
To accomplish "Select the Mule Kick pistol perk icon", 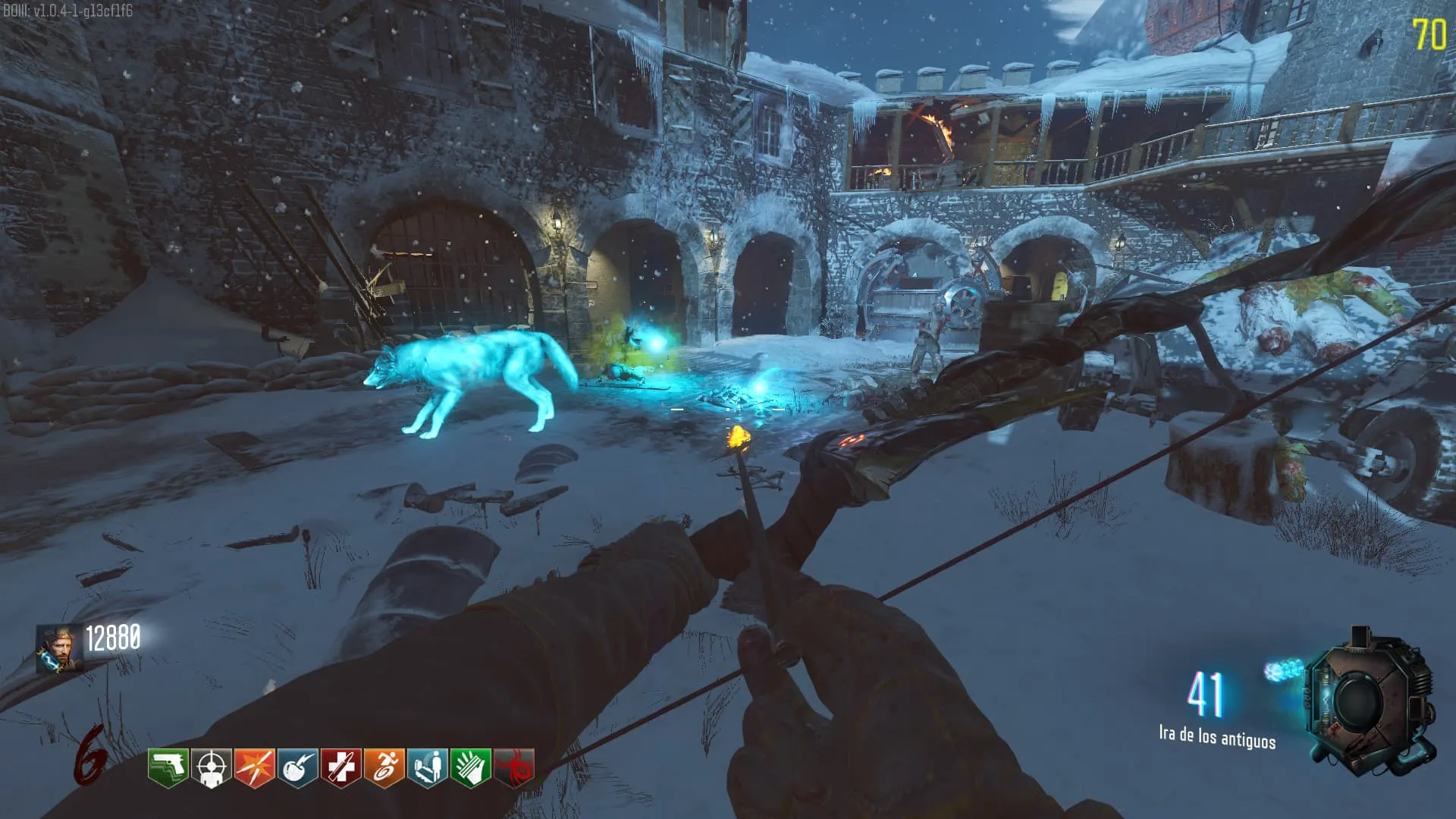I will click(168, 767).
